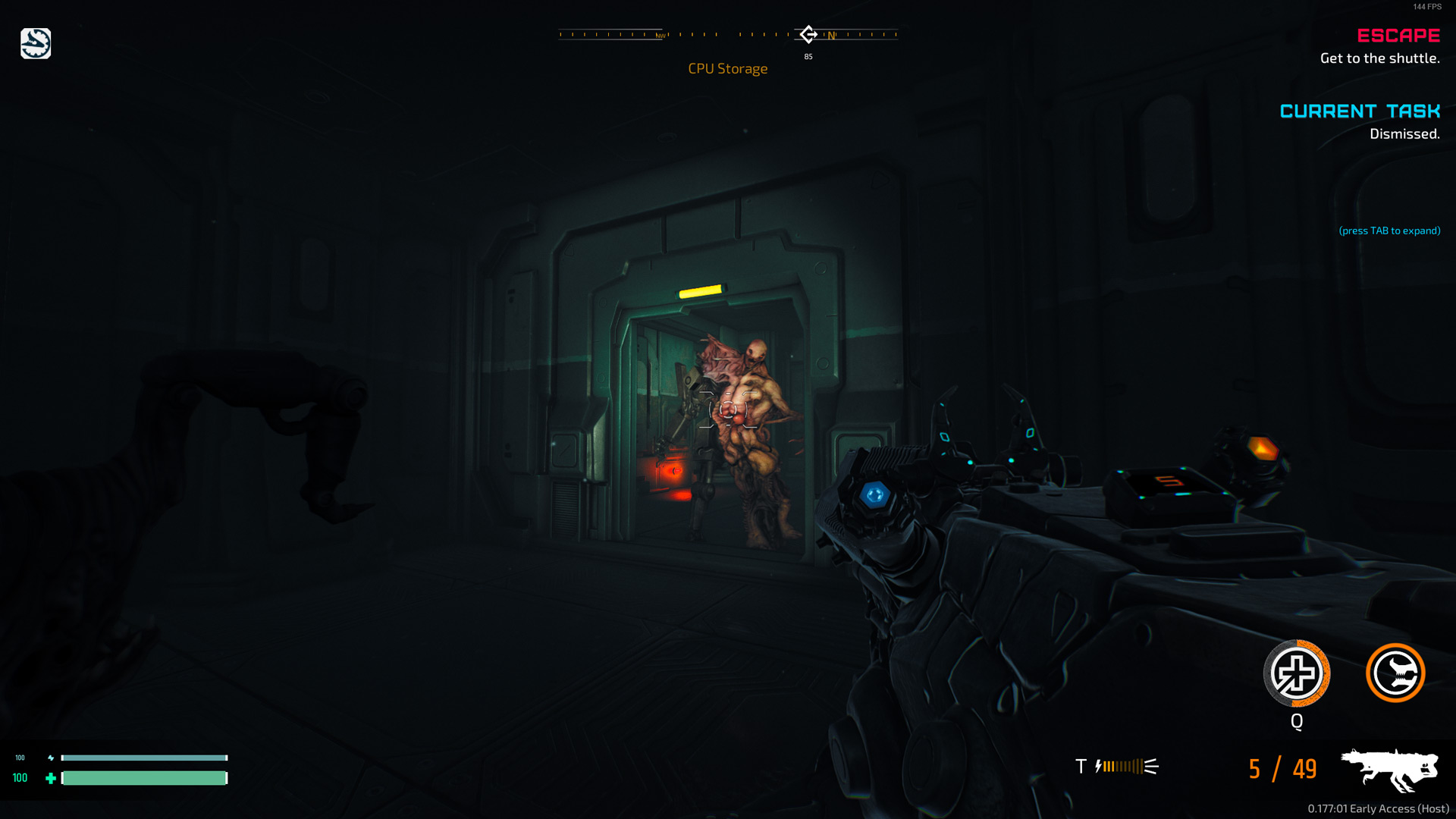Click the flashlight battery indicator
The image size is (1456, 819).
1126,767
